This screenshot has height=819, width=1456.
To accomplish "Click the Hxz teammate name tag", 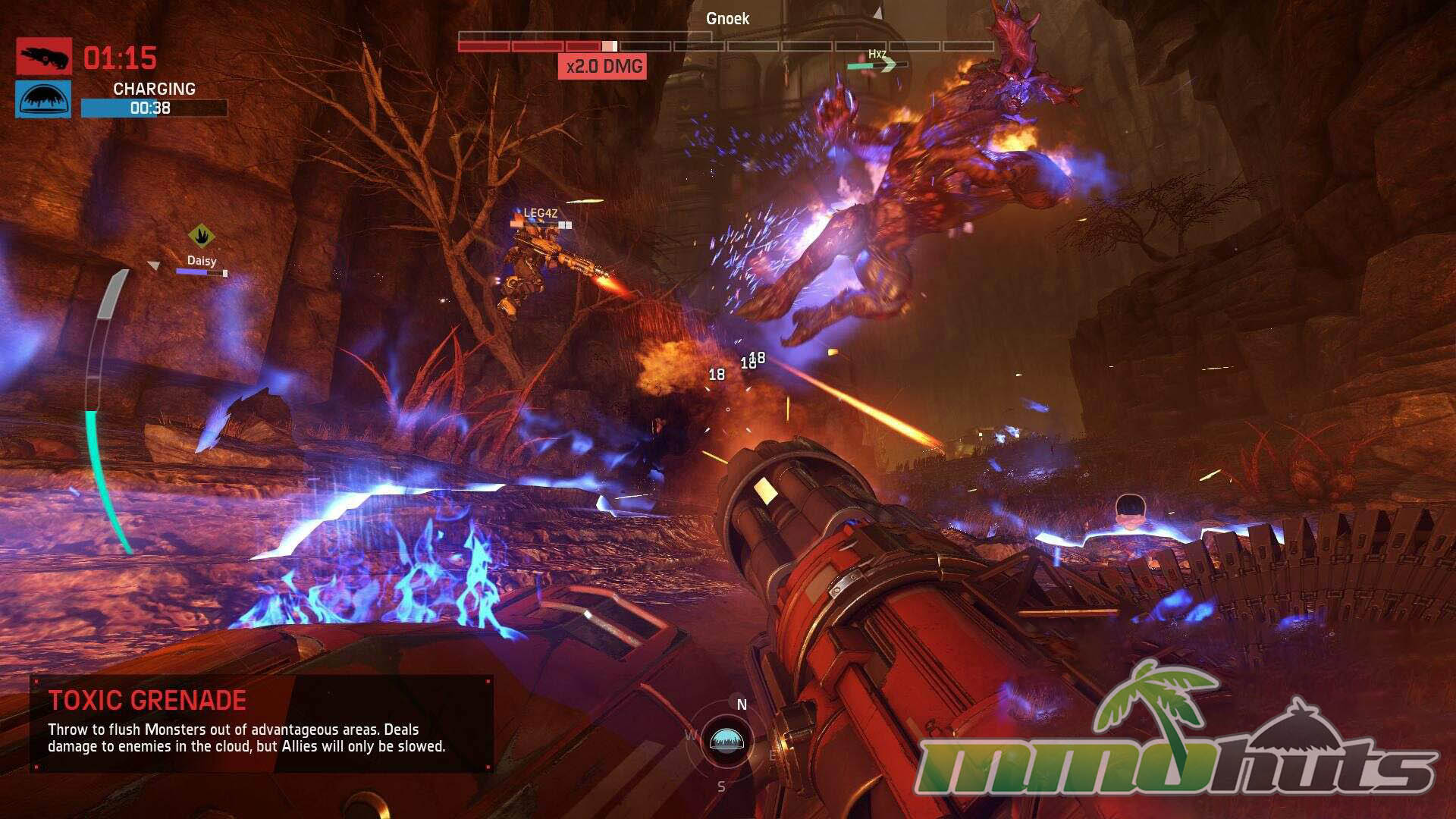I will (x=877, y=54).
